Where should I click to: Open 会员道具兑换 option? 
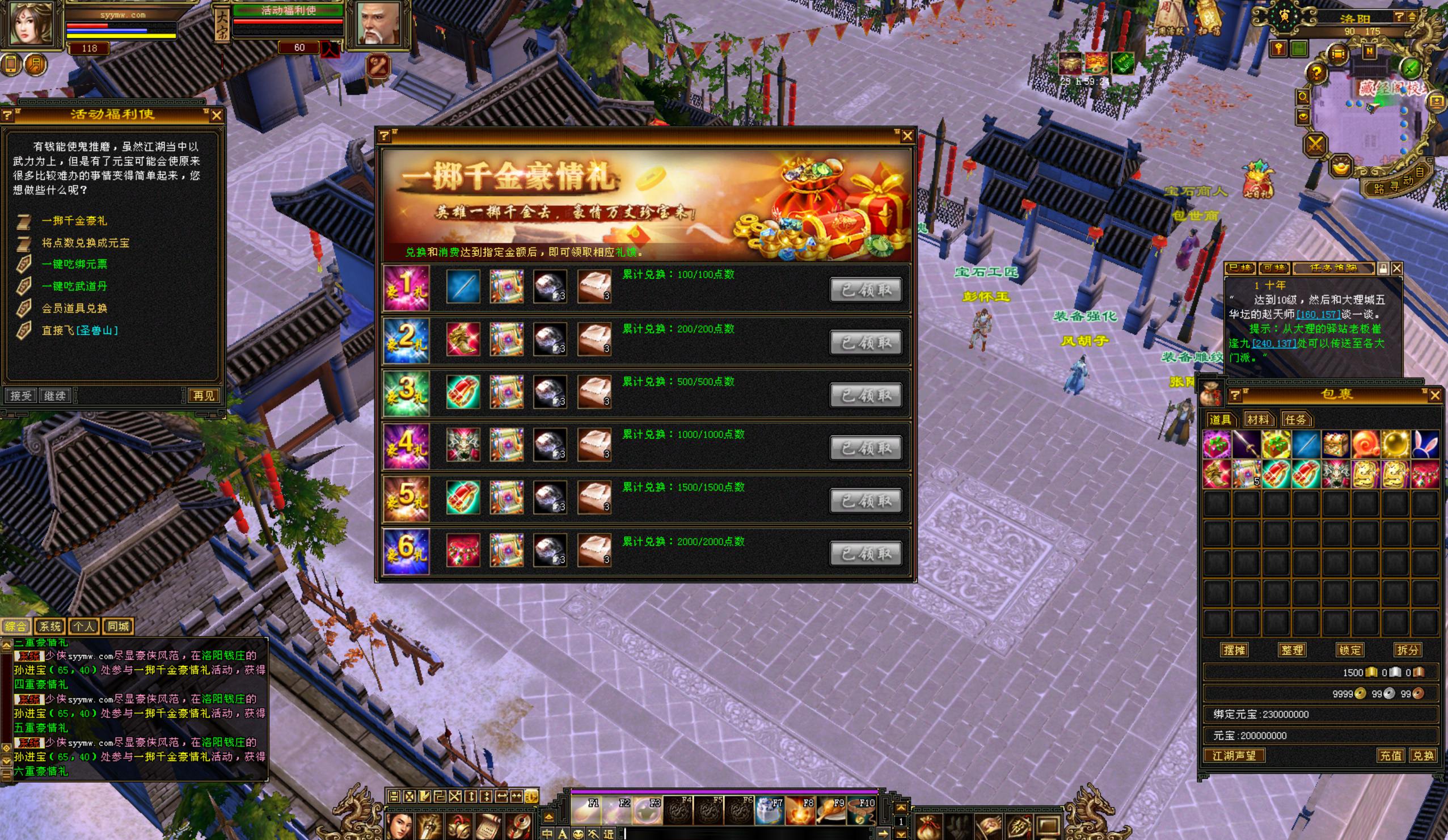[x=74, y=308]
